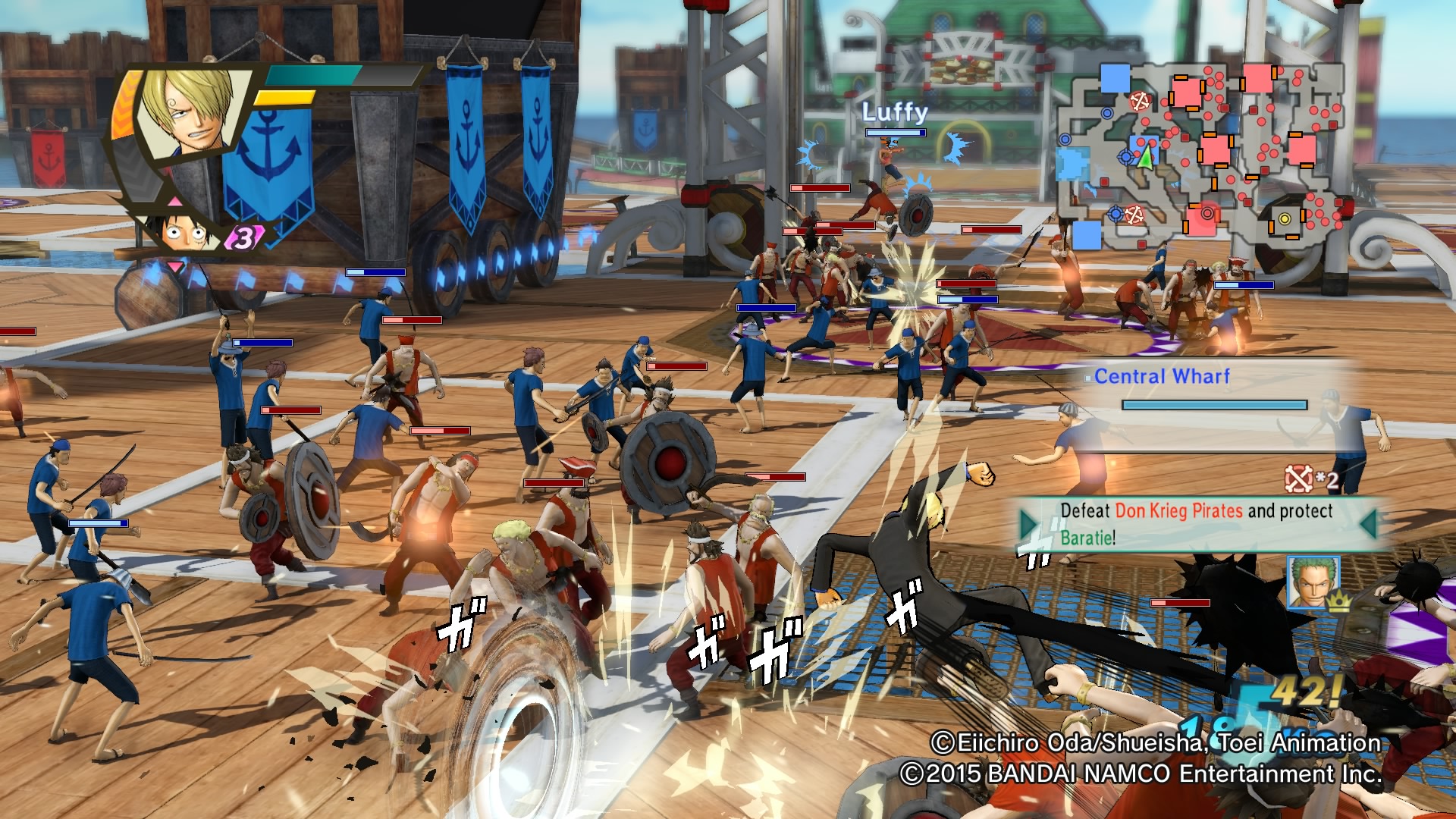Toggle the blue allied base square on the minimap
Viewport: 1456px width, 819px height.
click(1114, 78)
